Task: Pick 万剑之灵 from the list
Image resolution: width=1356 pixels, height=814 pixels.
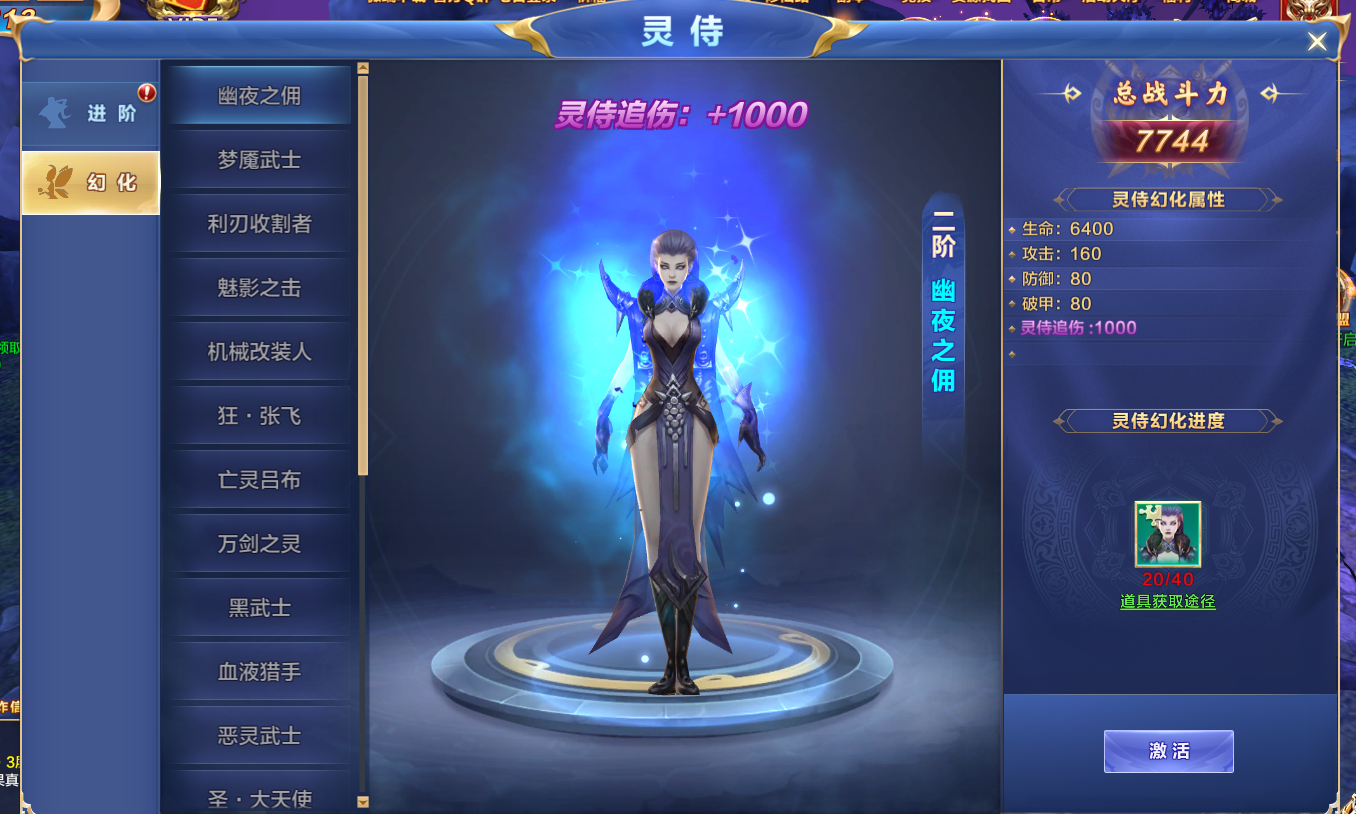Action: tap(259, 544)
